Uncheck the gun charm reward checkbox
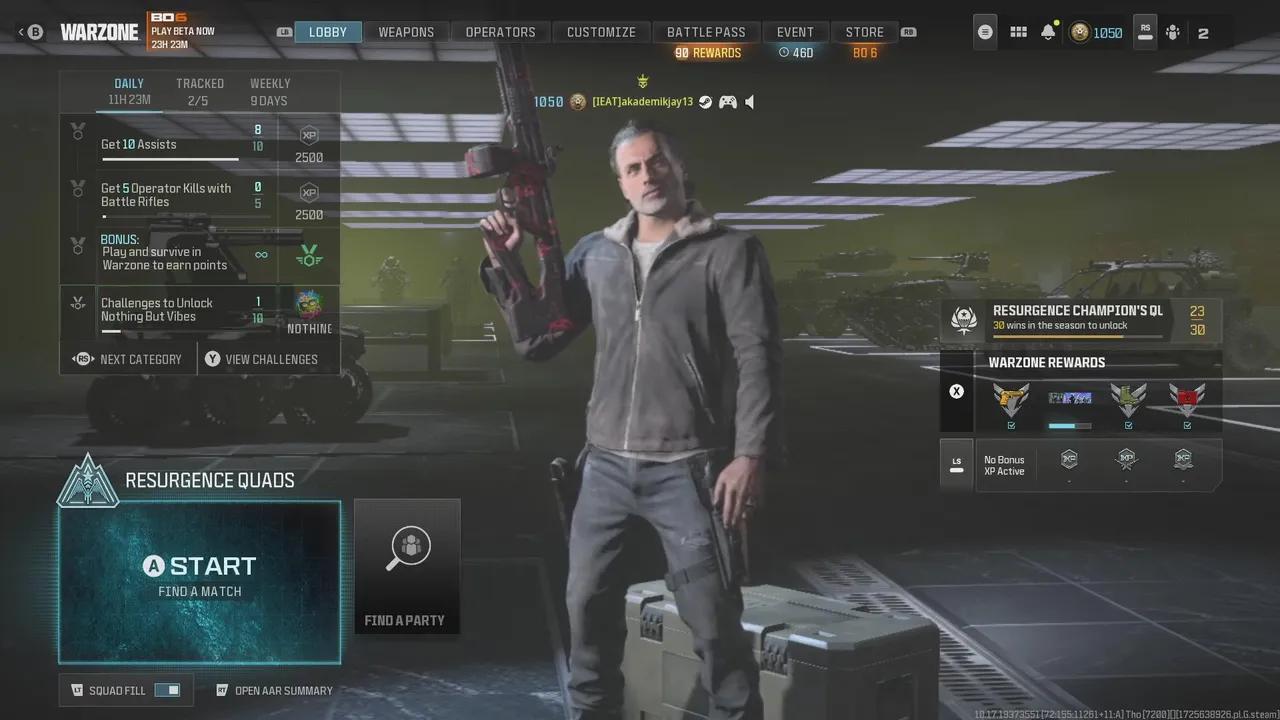This screenshot has height=720, width=1280. 1010,425
